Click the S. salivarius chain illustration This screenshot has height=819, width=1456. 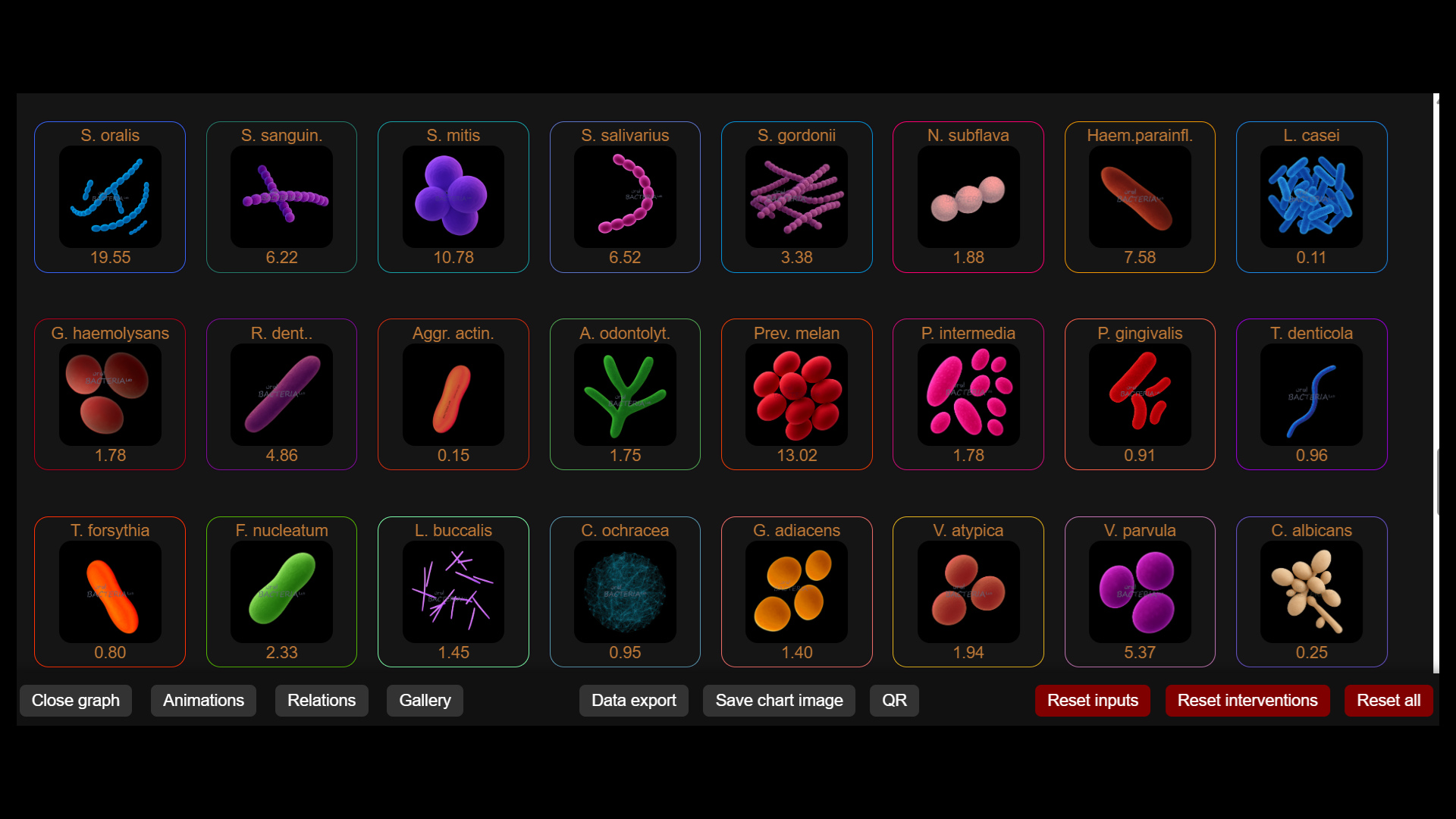coord(625,197)
